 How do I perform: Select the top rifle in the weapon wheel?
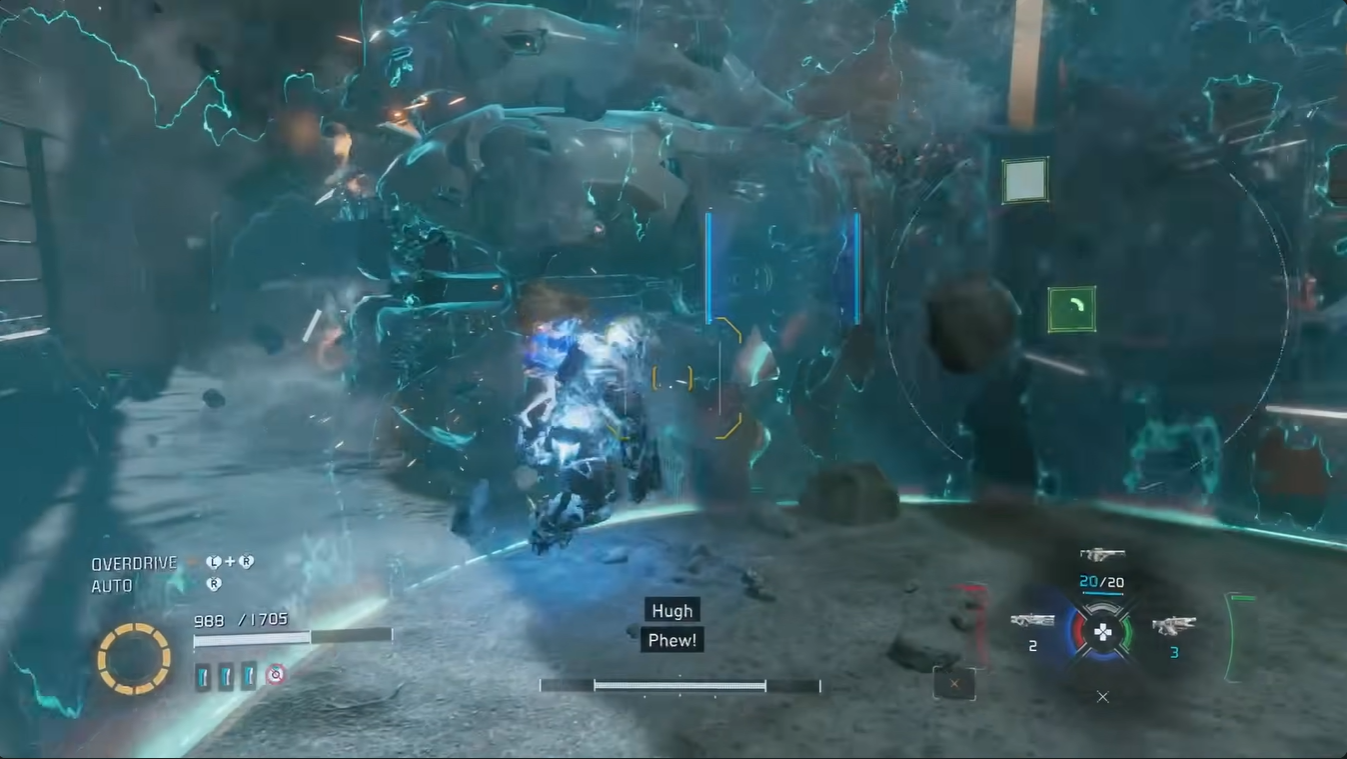pyautogui.click(x=1102, y=554)
